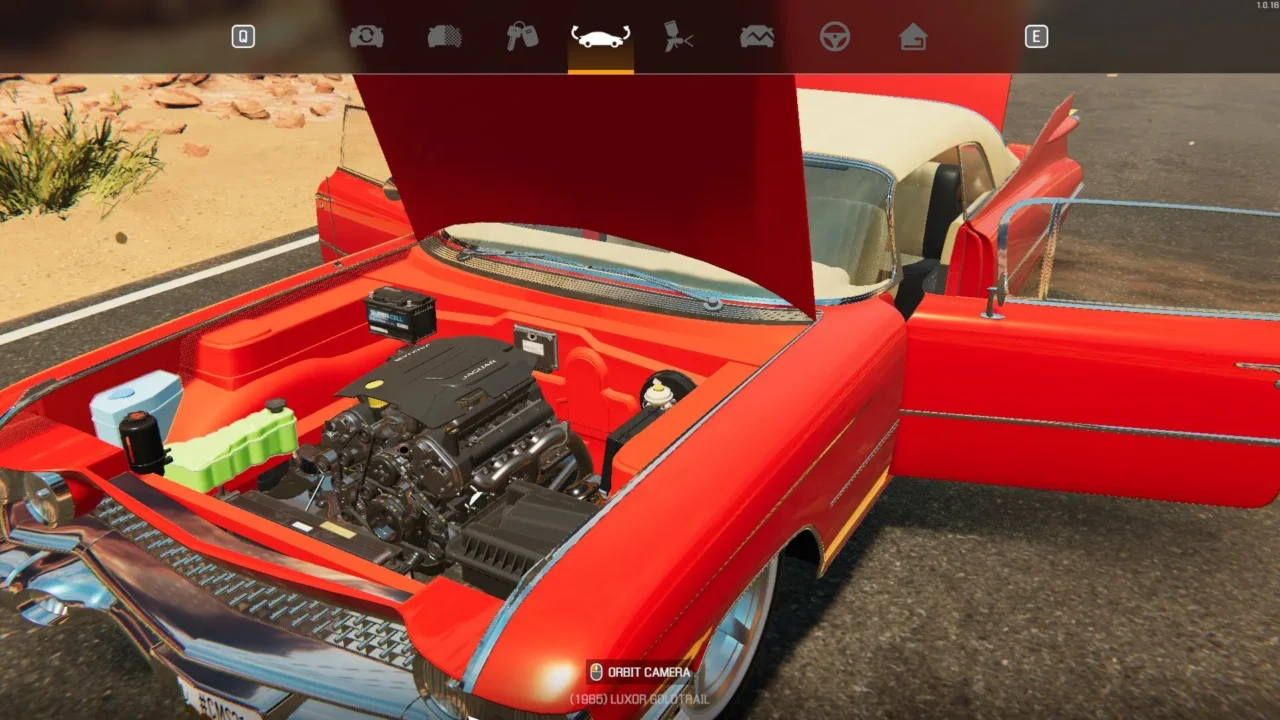Open the paint spray gun tab

coord(679,37)
